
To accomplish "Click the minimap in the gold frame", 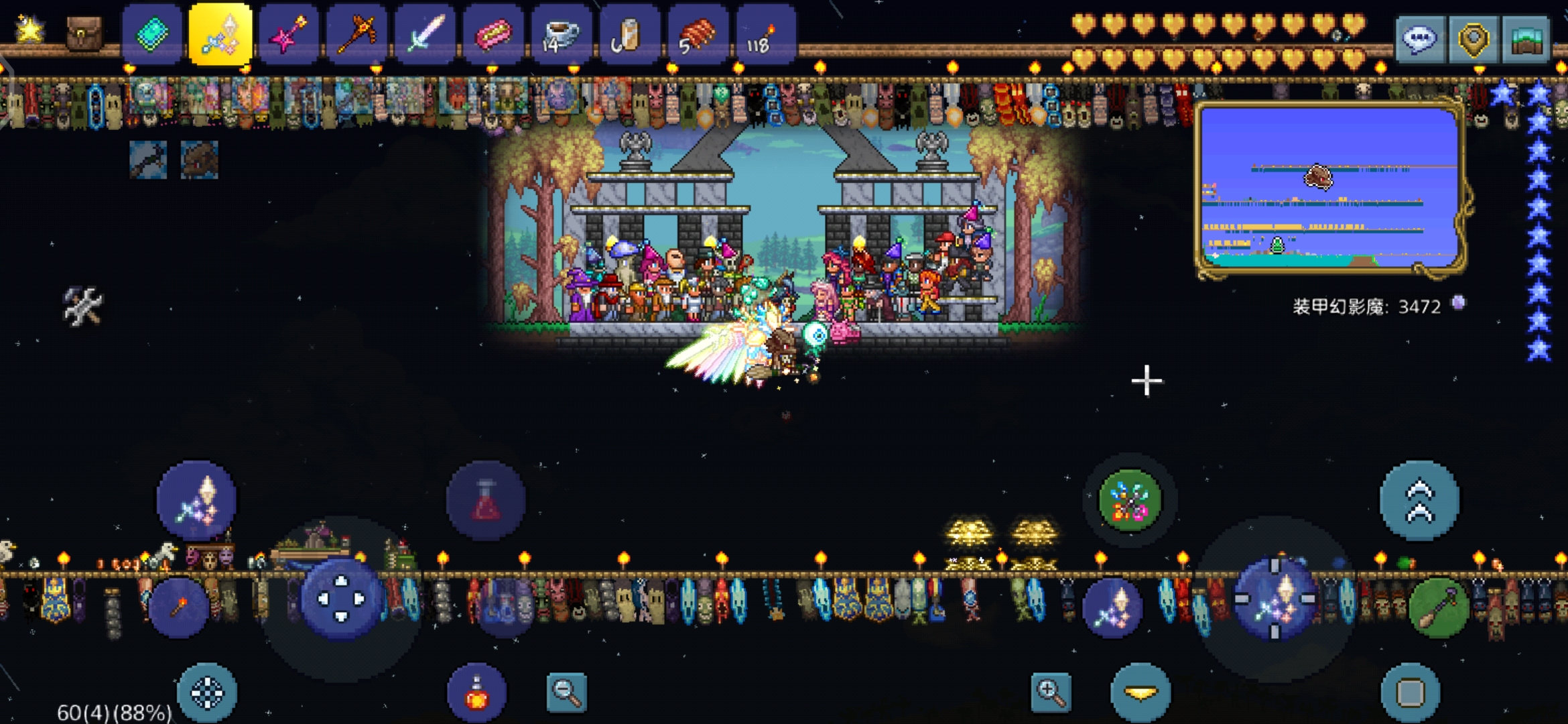I will pyautogui.click(x=1329, y=188).
